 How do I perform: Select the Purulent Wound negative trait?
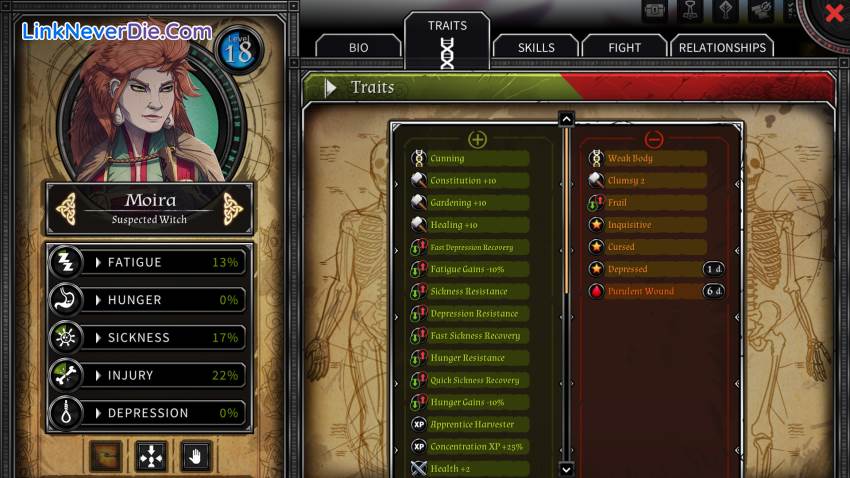pos(641,291)
